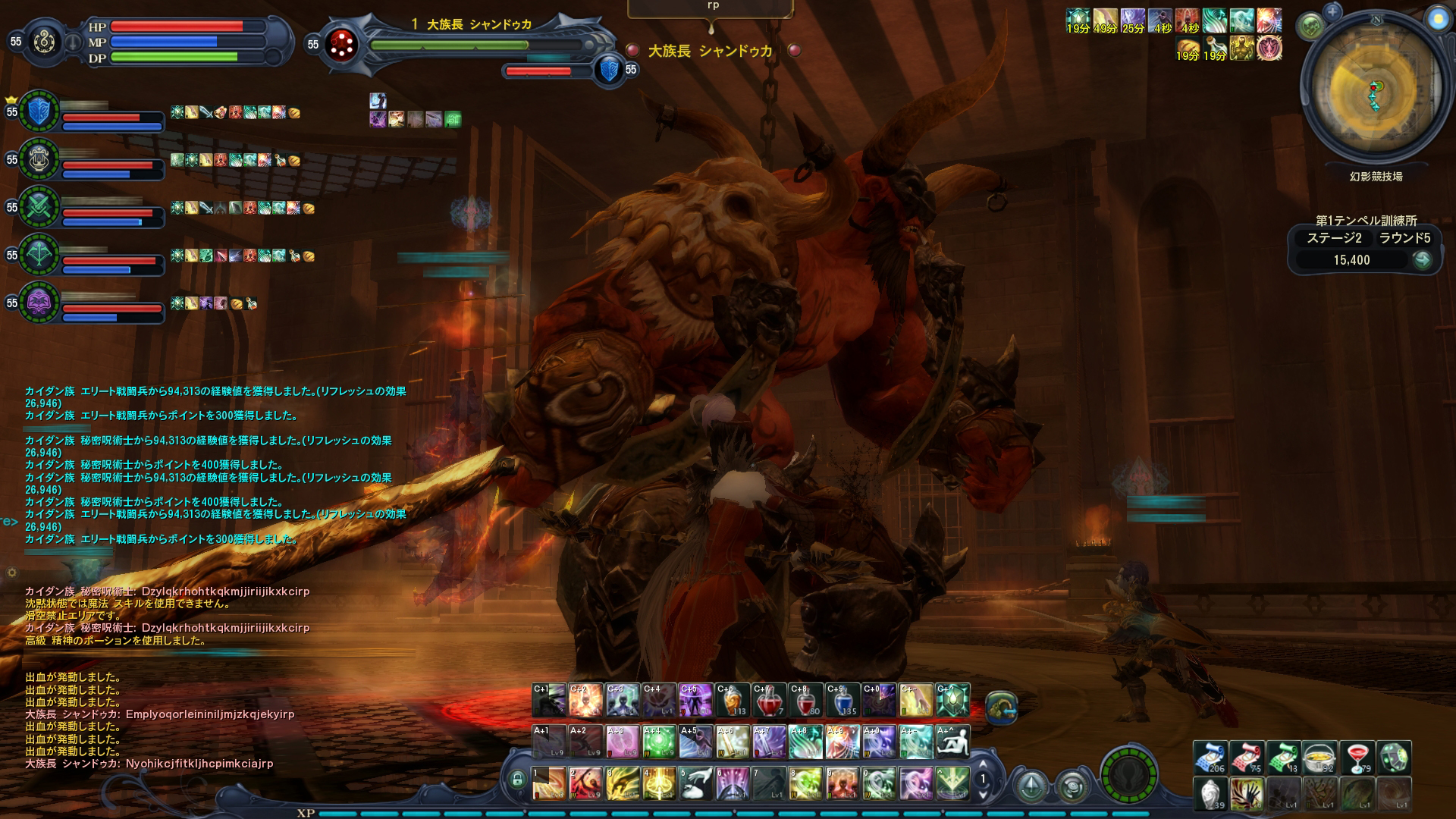Use the blue mana potion with 135 left
Image resolution: width=1456 pixels, height=819 pixels.
[842, 701]
